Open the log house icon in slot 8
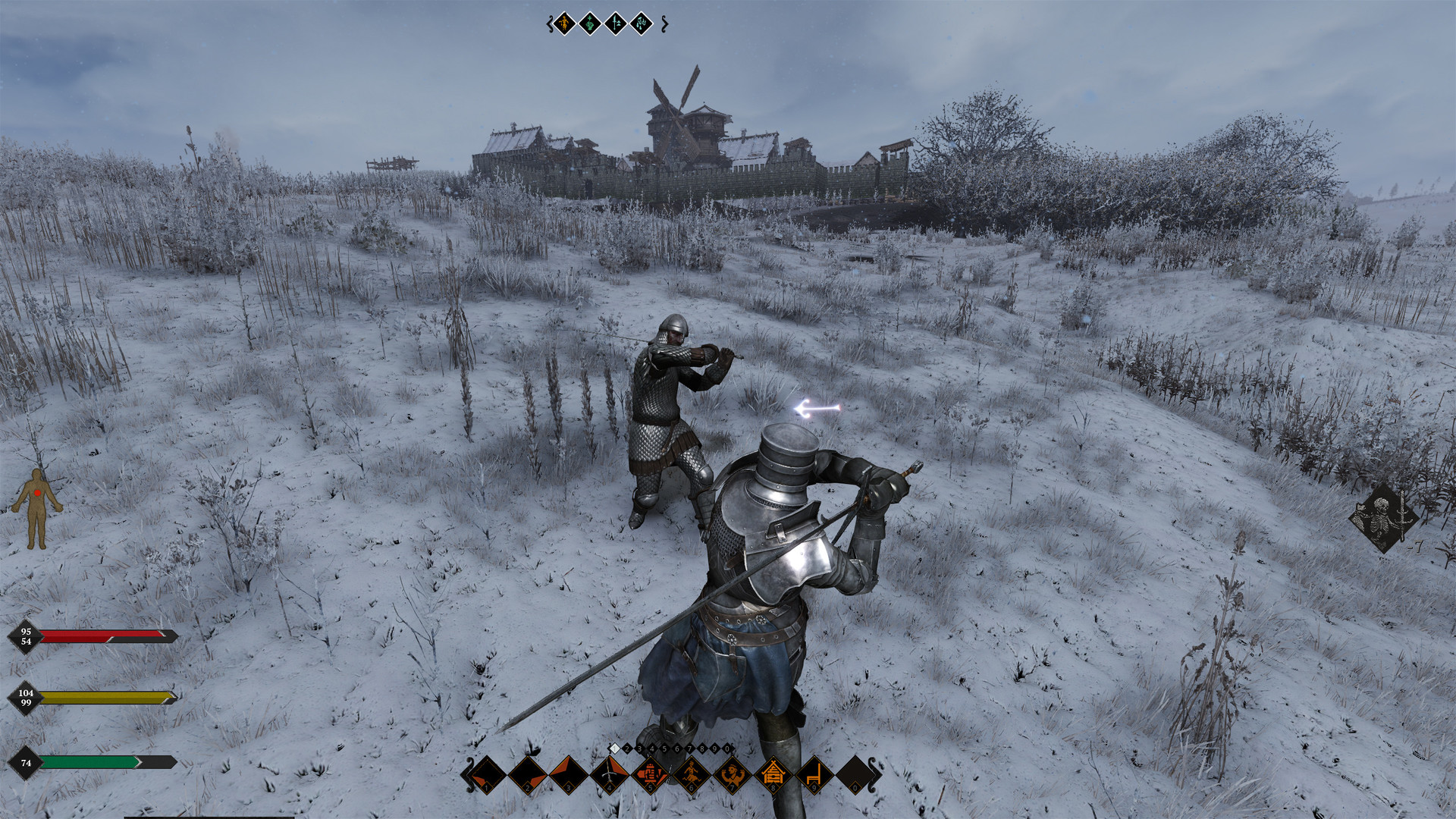The width and height of the screenshot is (1456, 819). coord(773,774)
